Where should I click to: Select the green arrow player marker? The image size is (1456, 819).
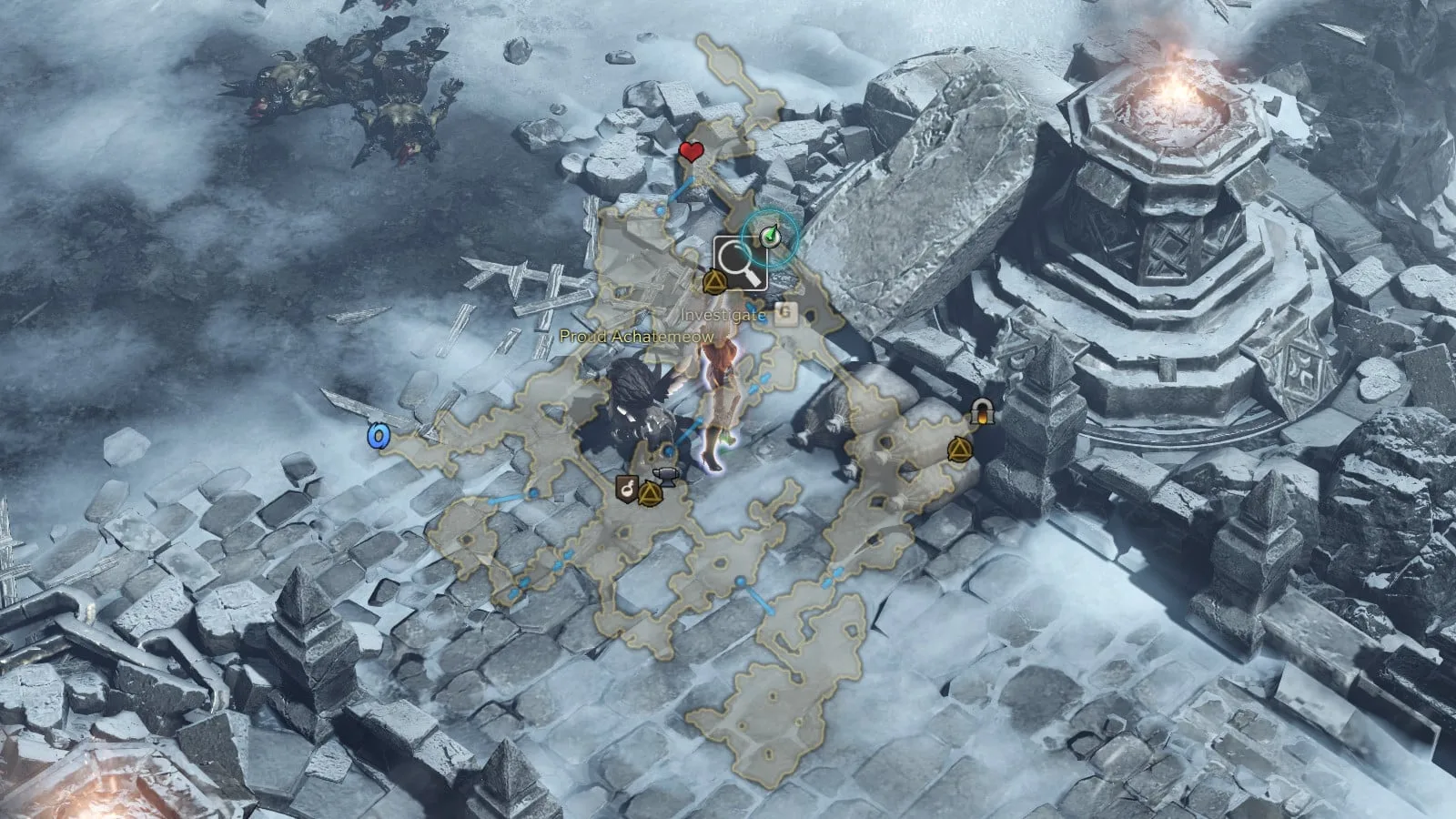(x=771, y=237)
